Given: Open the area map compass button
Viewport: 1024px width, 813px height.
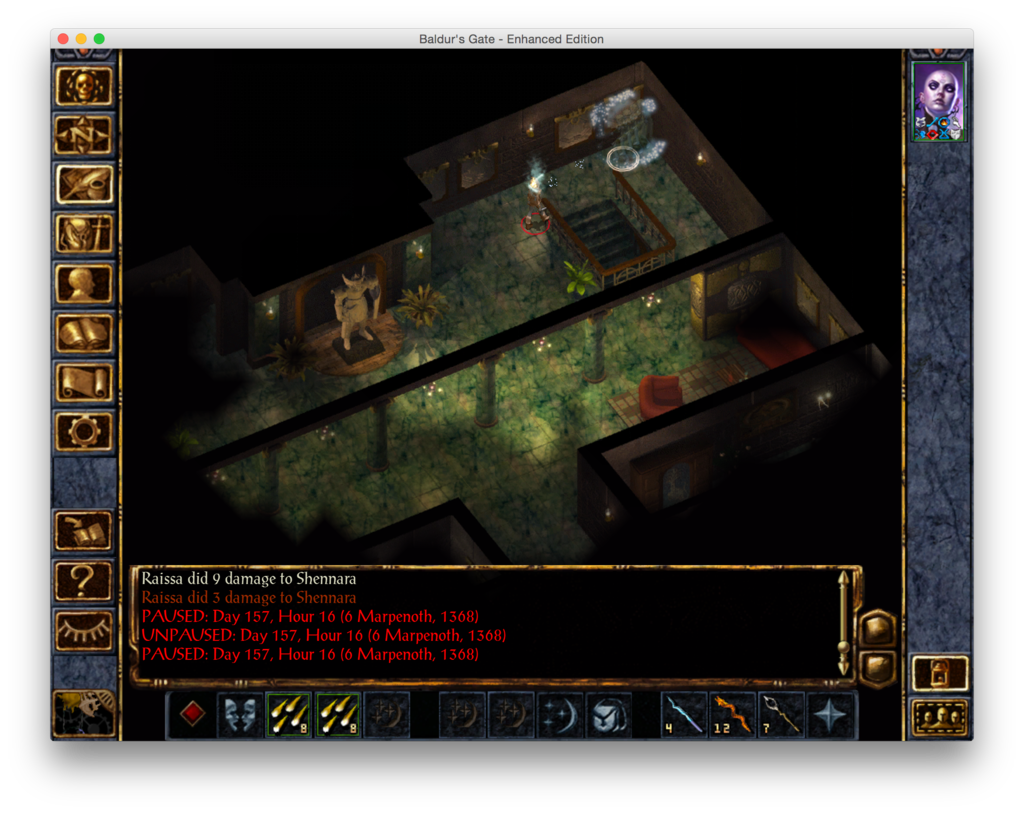Looking at the screenshot, I should pos(85,135).
